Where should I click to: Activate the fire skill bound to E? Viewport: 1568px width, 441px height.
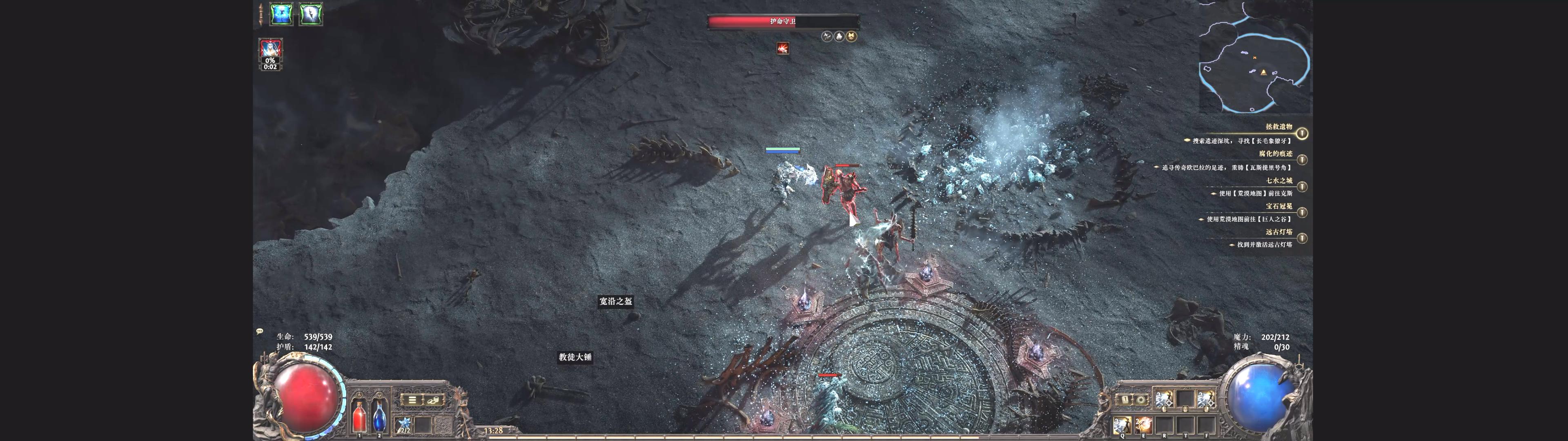(1143, 425)
